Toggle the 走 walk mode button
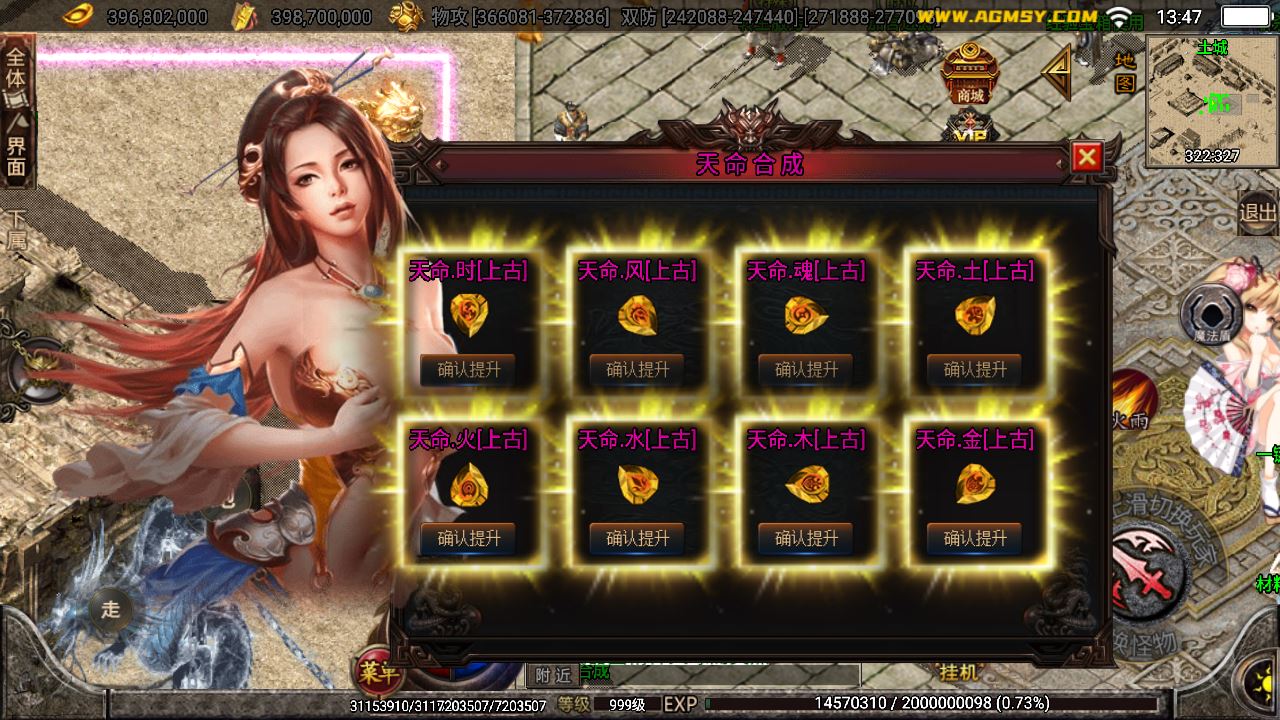Image resolution: width=1280 pixels, height=720 pixels. (x=110, y=609)
